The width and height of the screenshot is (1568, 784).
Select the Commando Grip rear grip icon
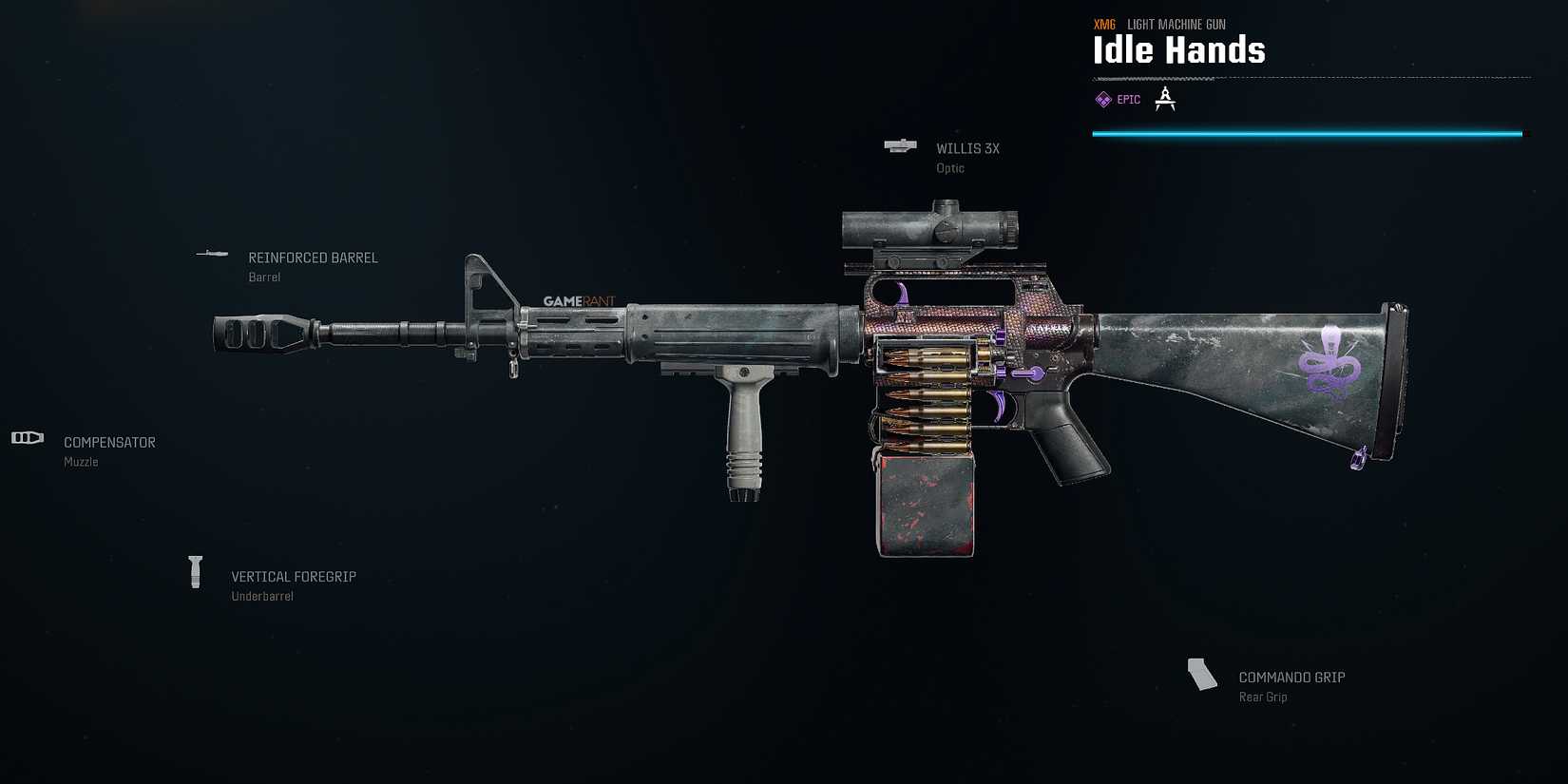pyautogui.click(x=1201, y=673)
